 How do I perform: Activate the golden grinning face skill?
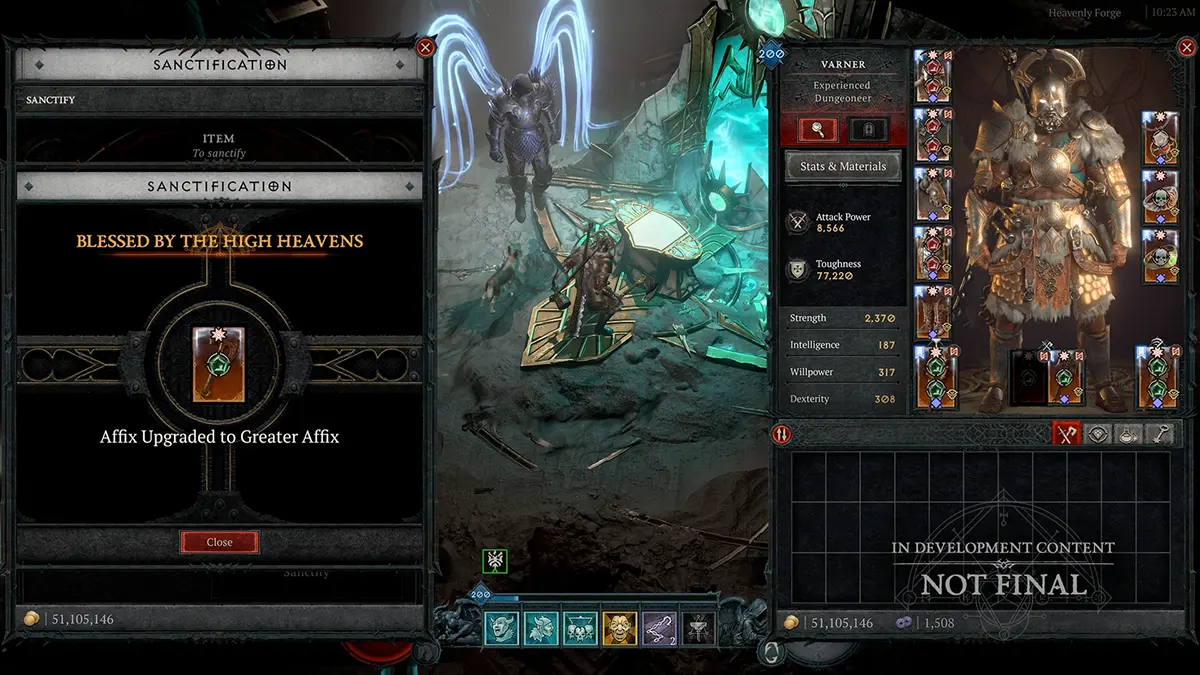point(619,628)
